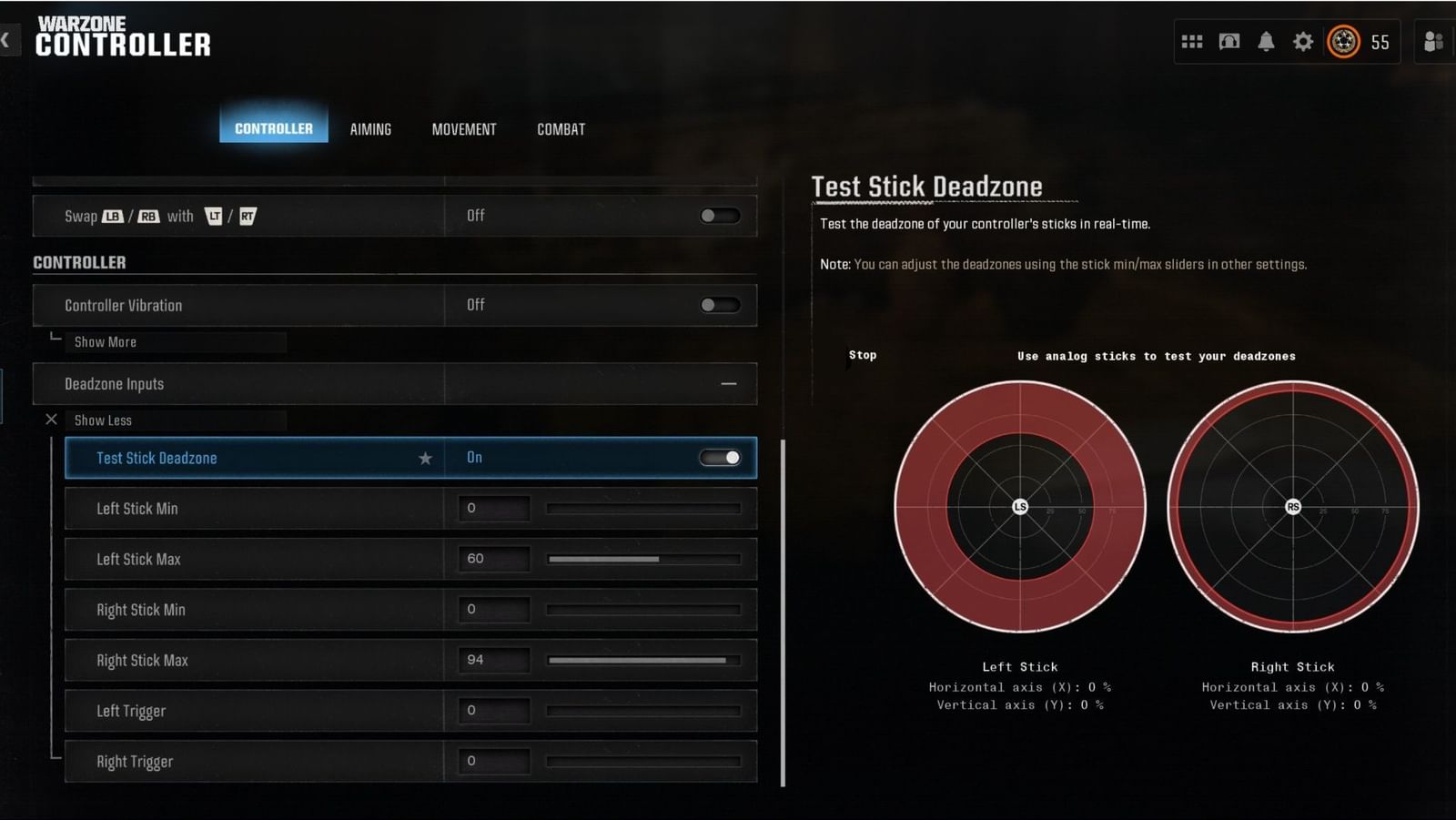The width and height of the screenshot is (1456, 820).
Task: Enable the Swap LB/RB with LT/RT option
Action: click(718, 216)
